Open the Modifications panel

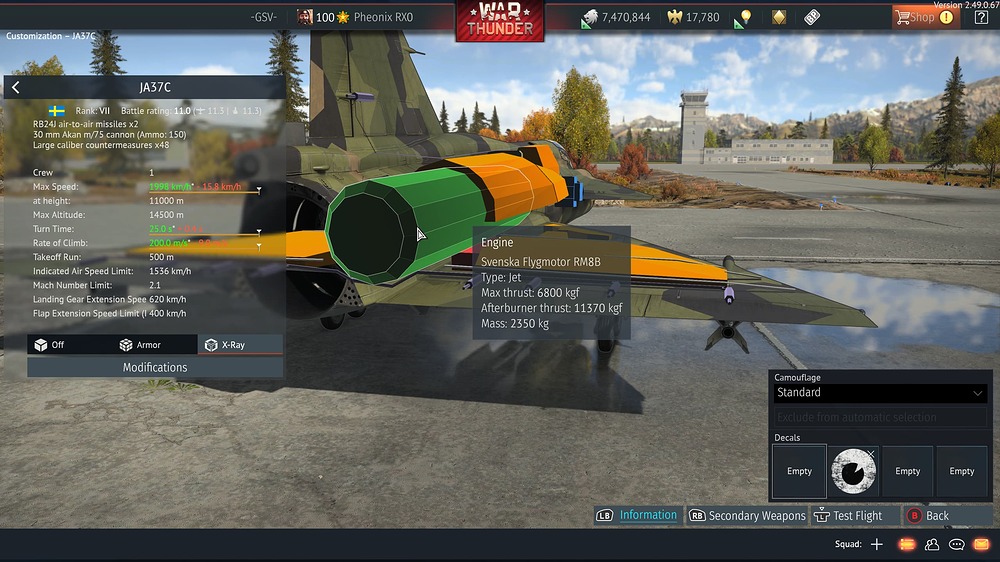(155, 367)
